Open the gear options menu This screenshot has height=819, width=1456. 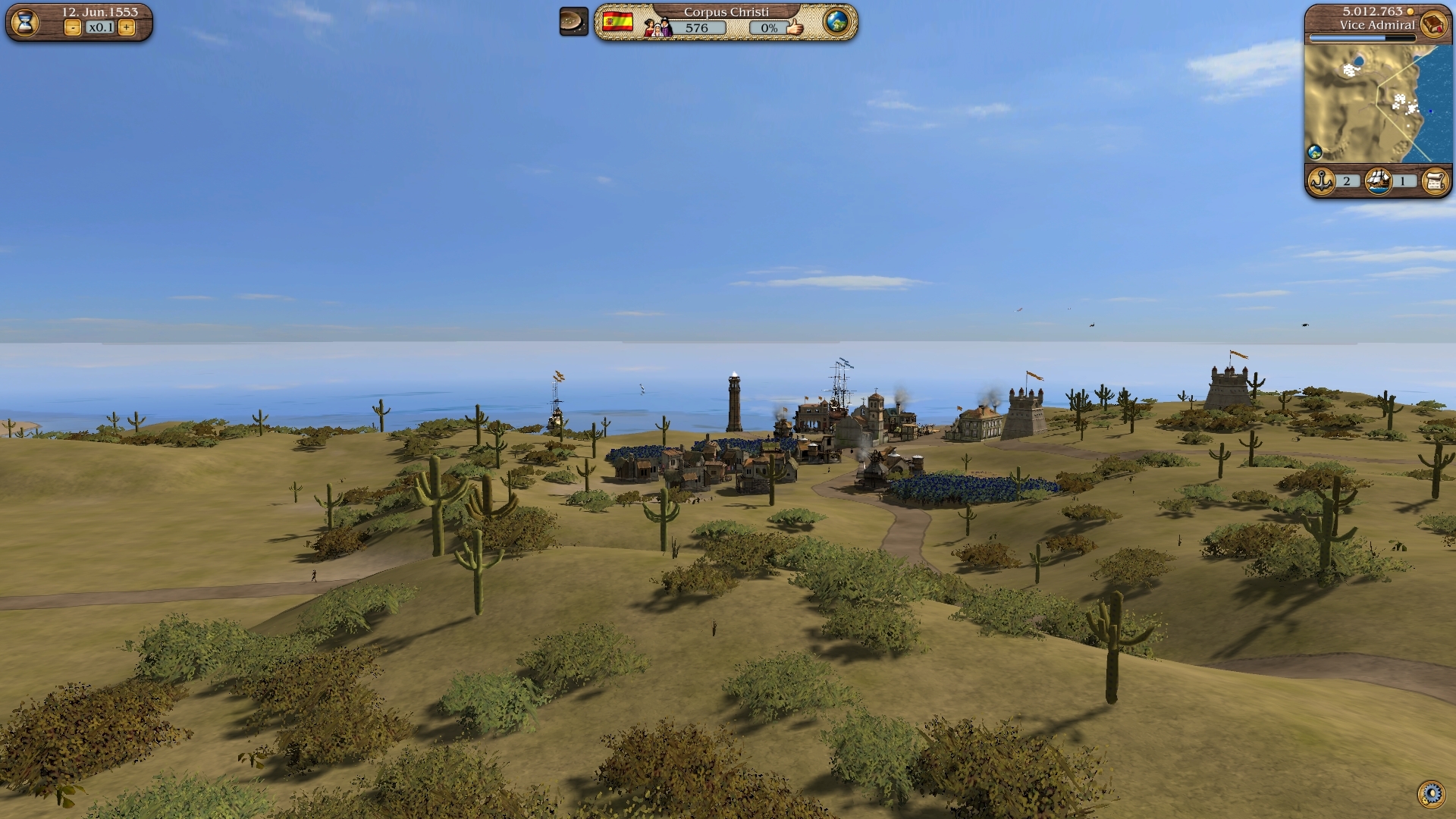tap(1431, 794)
